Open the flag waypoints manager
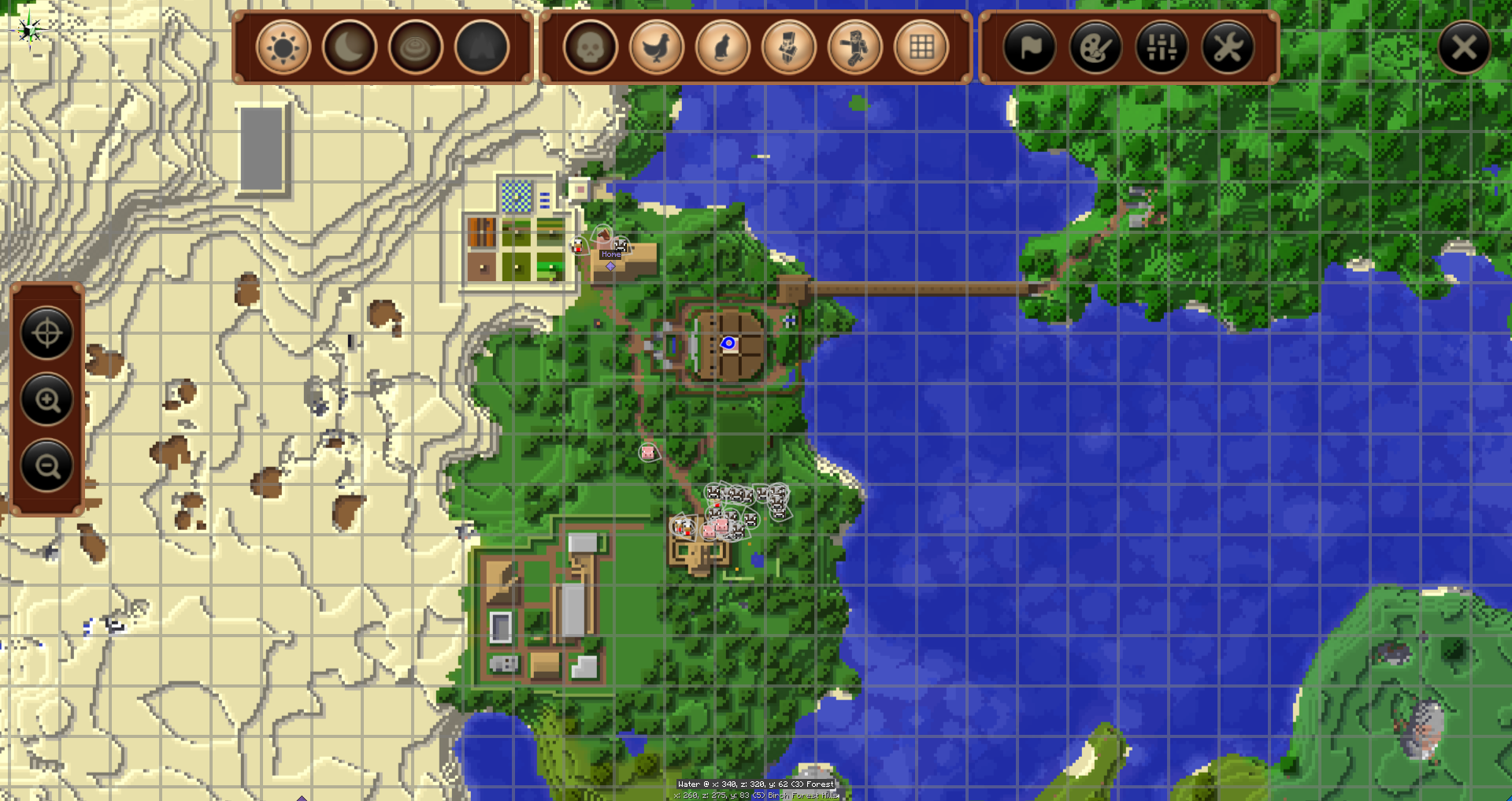 pos(1029,48)
